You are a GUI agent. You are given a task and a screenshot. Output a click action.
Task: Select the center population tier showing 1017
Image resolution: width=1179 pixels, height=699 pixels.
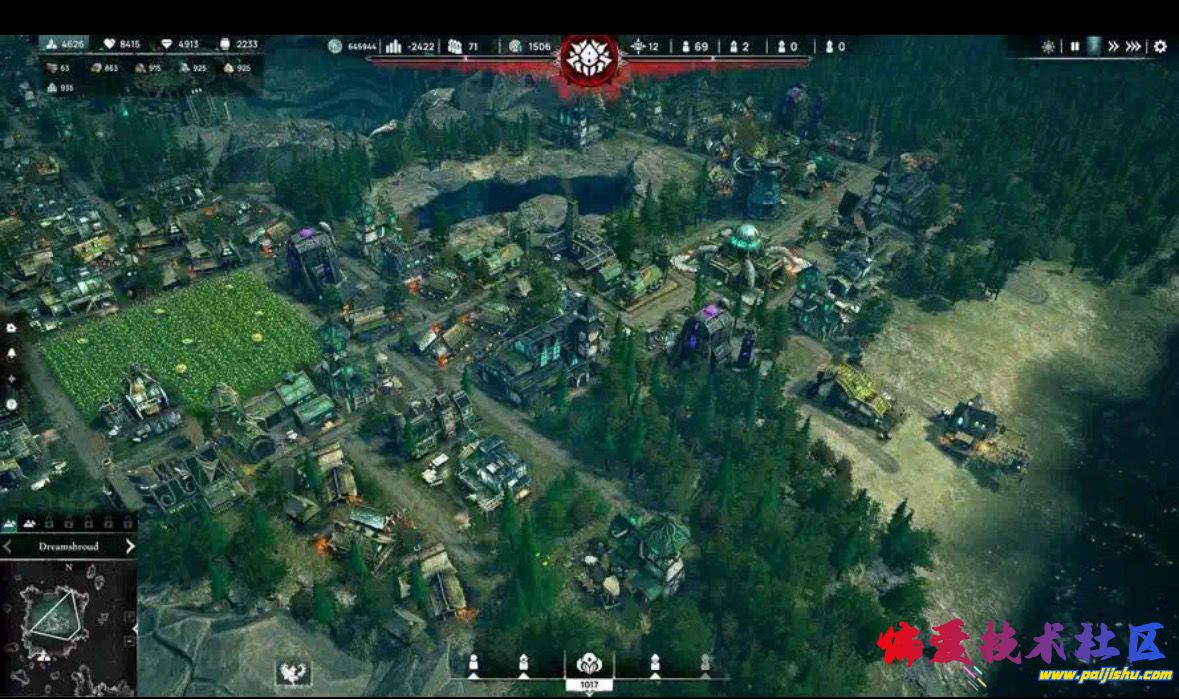click(x=588, y=667)
